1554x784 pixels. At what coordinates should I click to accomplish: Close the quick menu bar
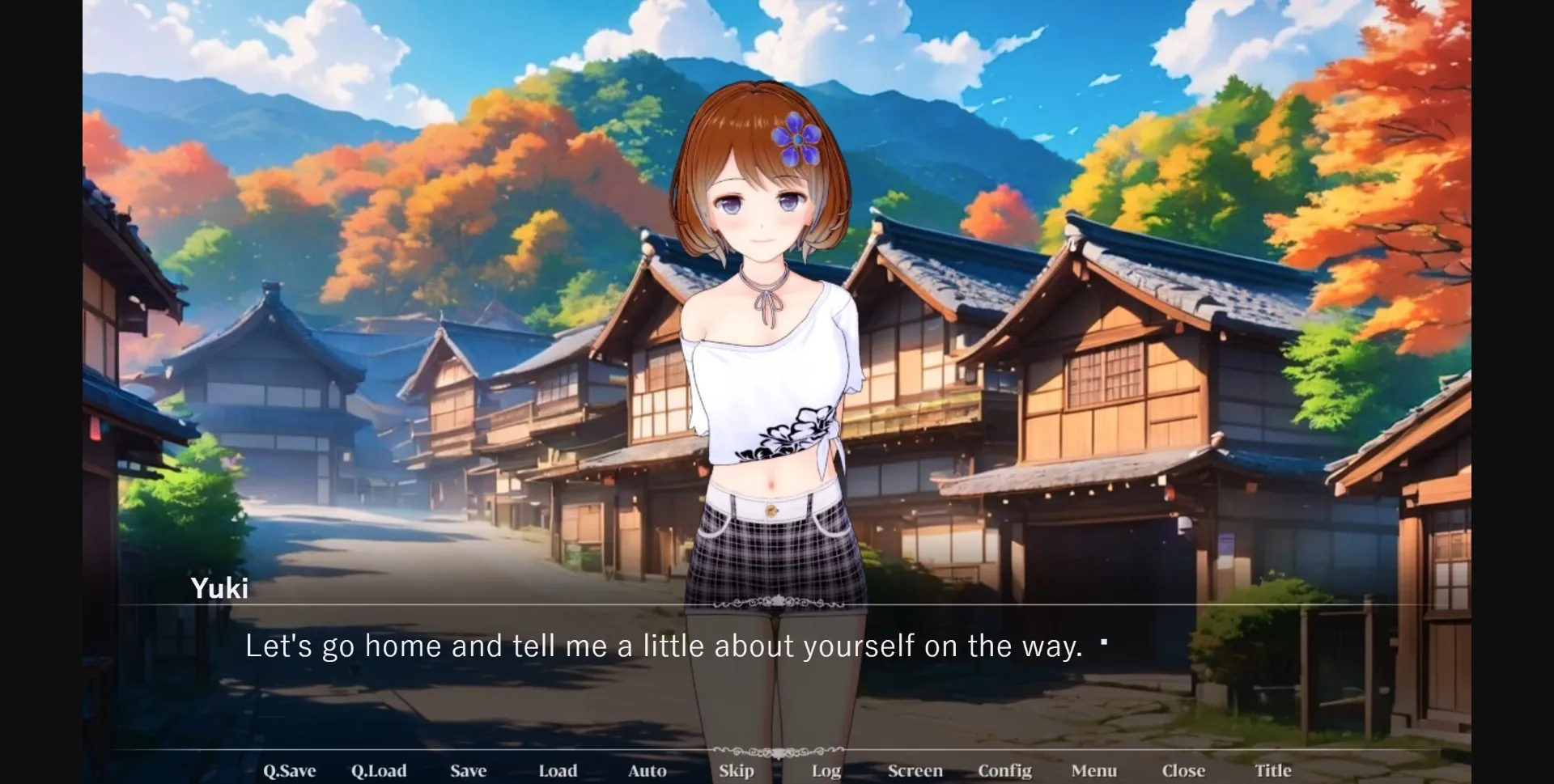point(1184,771)
